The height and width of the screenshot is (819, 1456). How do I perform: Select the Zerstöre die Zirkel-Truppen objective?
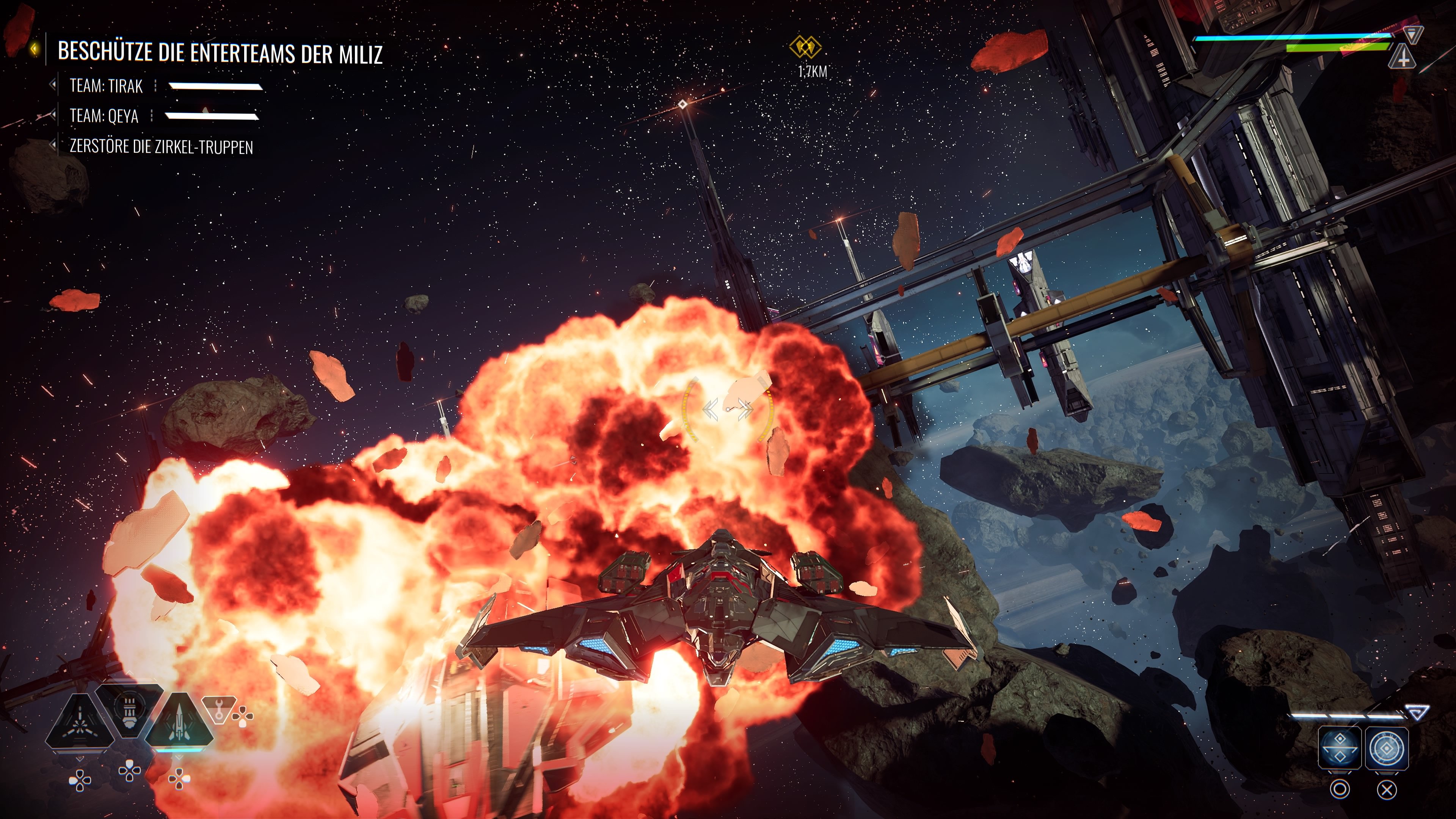tap(161, 147)
